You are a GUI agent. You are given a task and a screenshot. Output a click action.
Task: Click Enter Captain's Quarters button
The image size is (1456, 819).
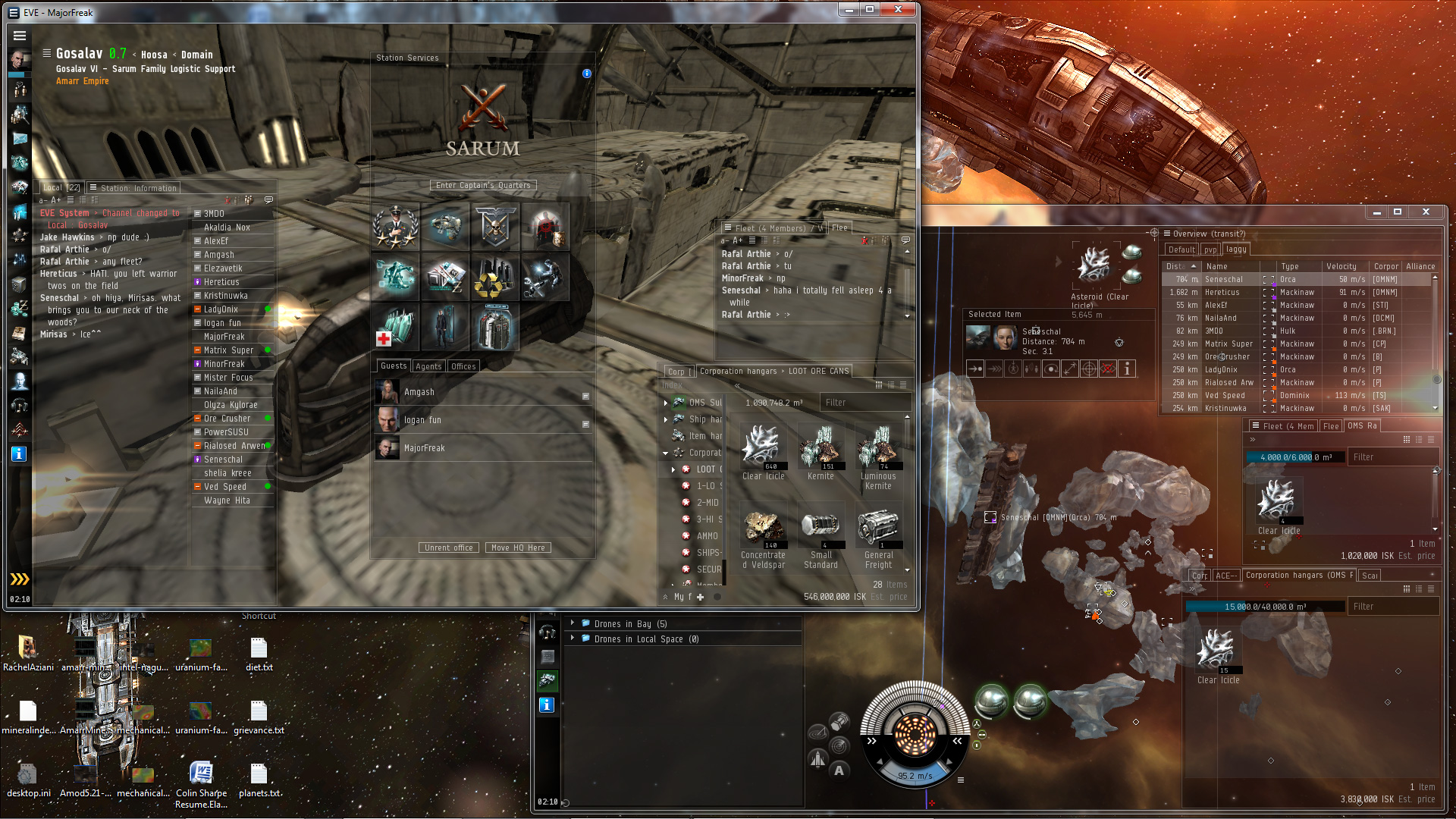483,185
